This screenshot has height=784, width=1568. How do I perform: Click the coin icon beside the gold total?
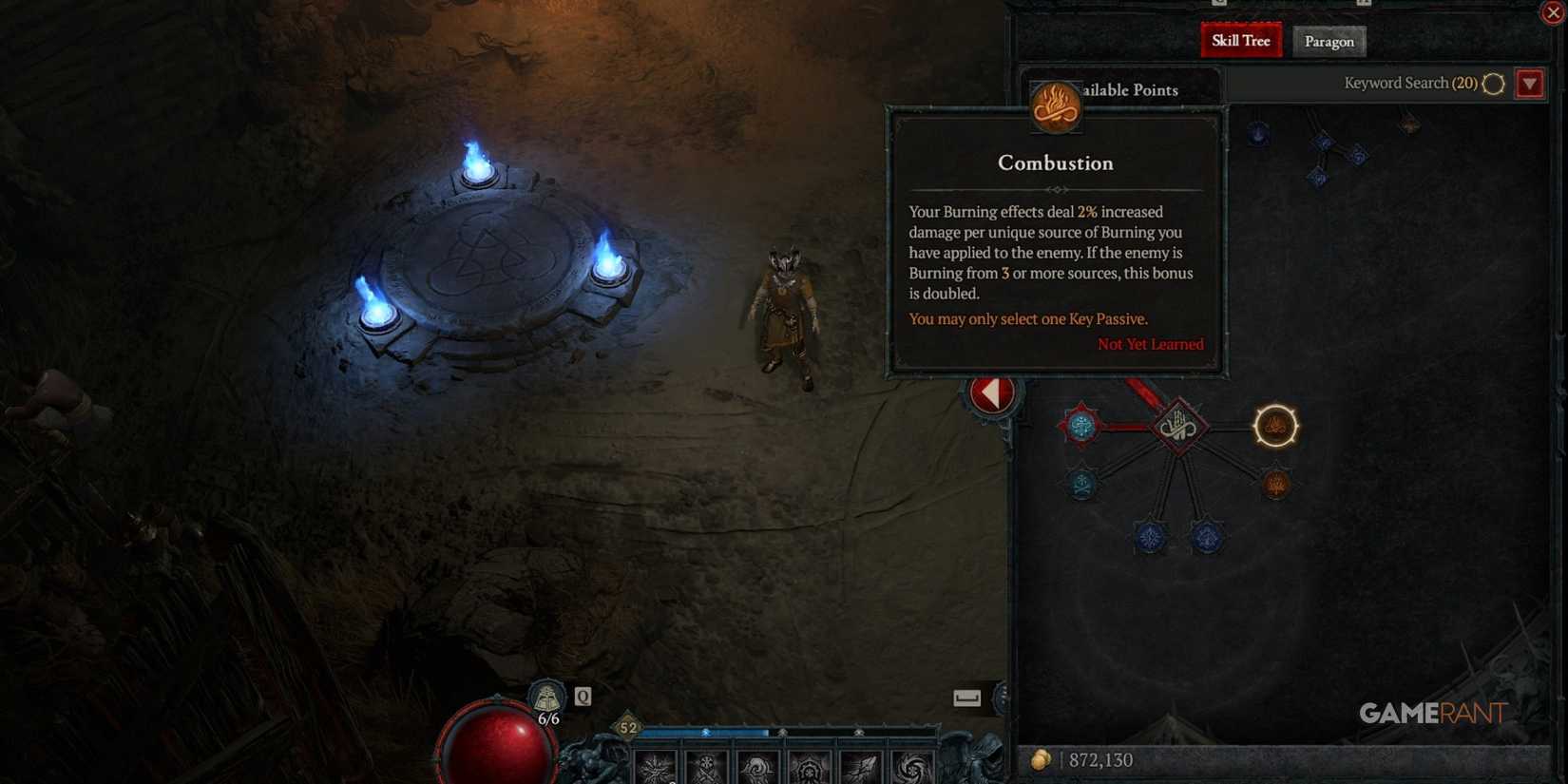tap(1042, 760)
